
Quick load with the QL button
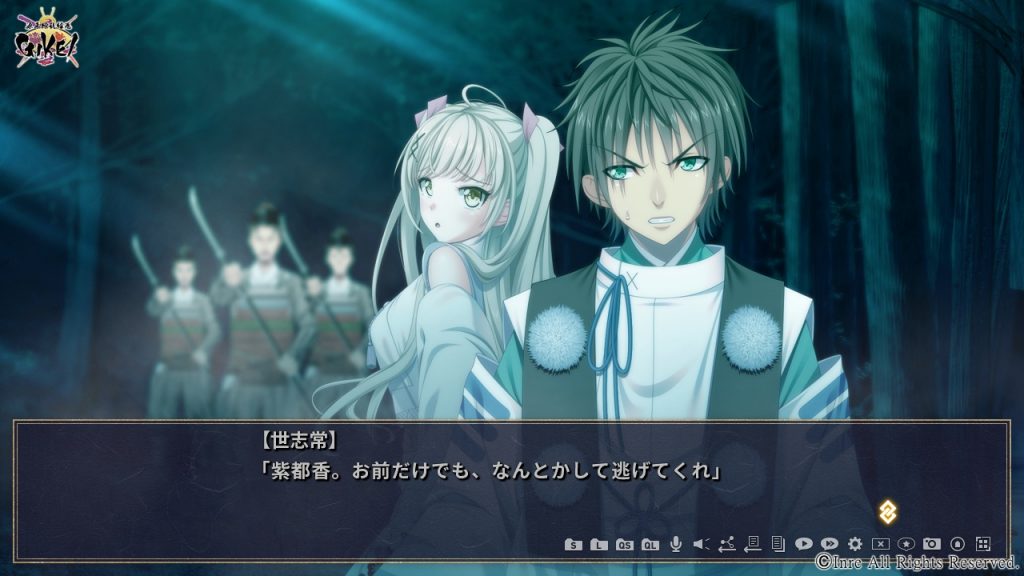650,544
